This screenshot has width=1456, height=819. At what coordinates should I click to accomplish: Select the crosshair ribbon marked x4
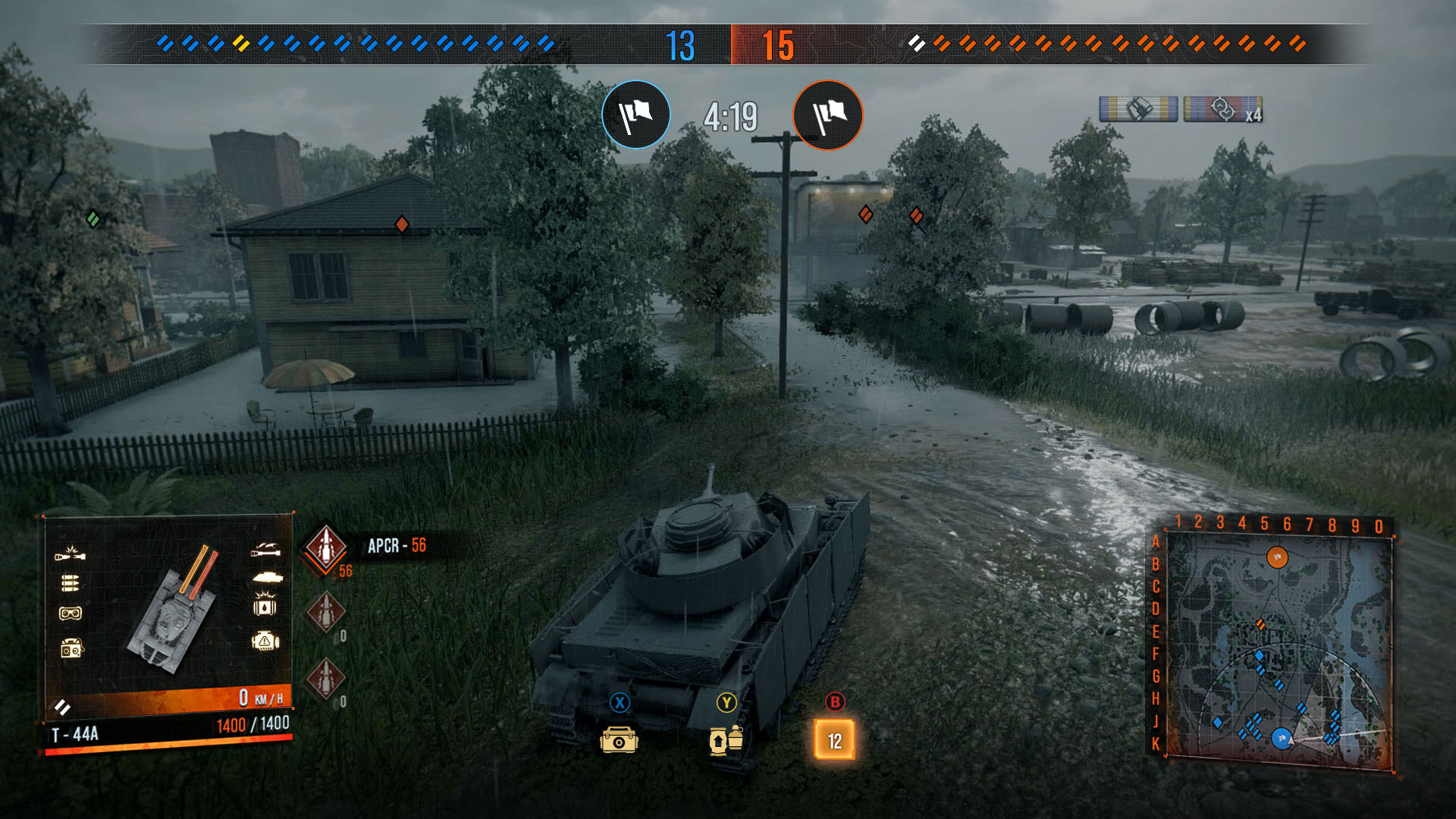(x=1222, y=109)
